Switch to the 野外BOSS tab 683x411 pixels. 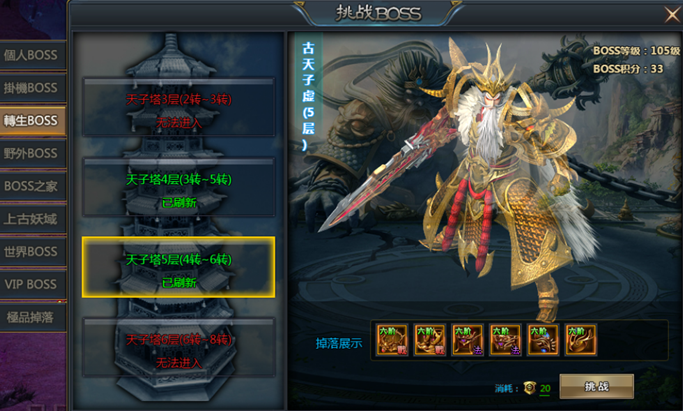[31, 154]
